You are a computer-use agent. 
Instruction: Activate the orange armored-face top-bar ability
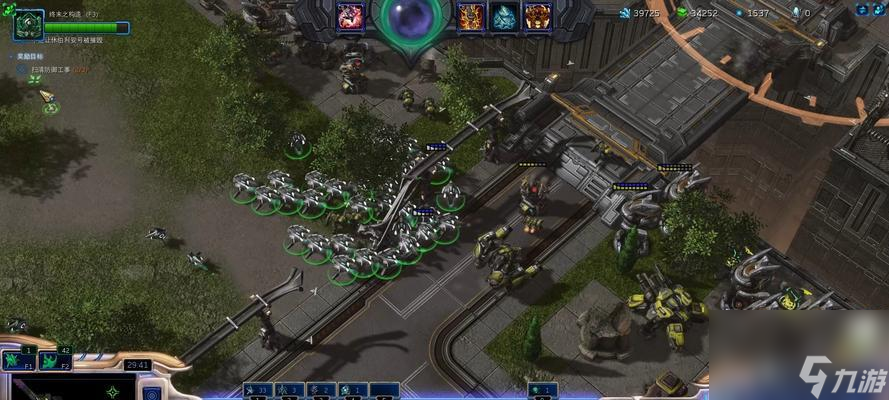tap(538, 15)
